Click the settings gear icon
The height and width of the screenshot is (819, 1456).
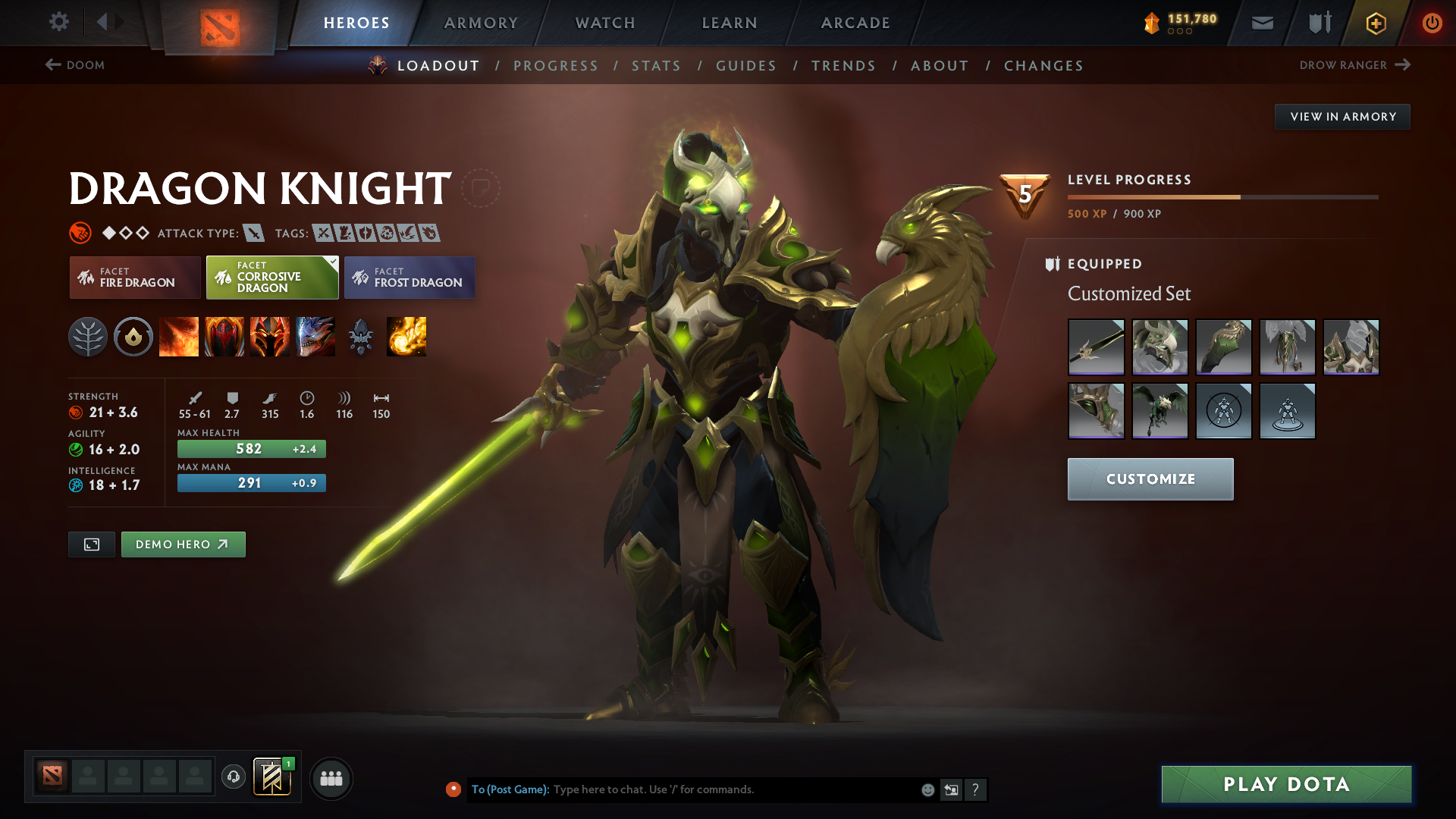59,23
